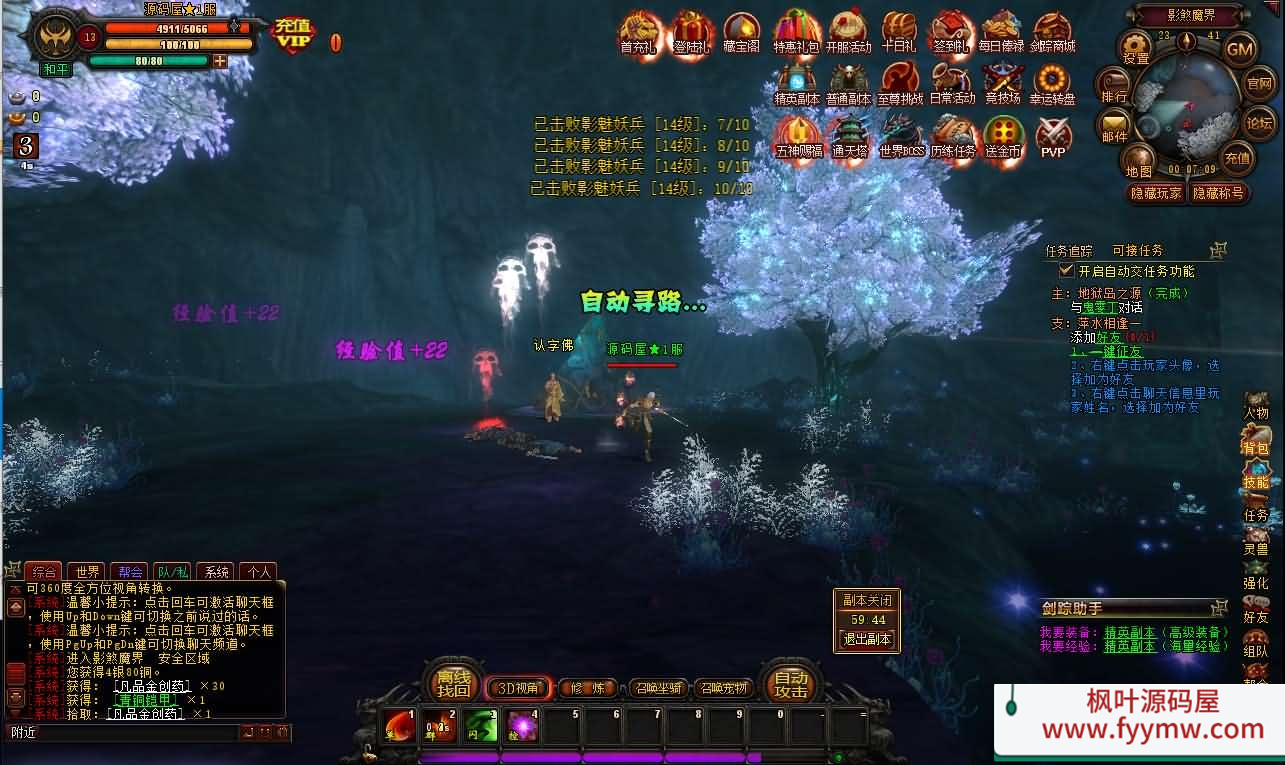
Task: Open the 地图 map button
Action: [1139, 160]
